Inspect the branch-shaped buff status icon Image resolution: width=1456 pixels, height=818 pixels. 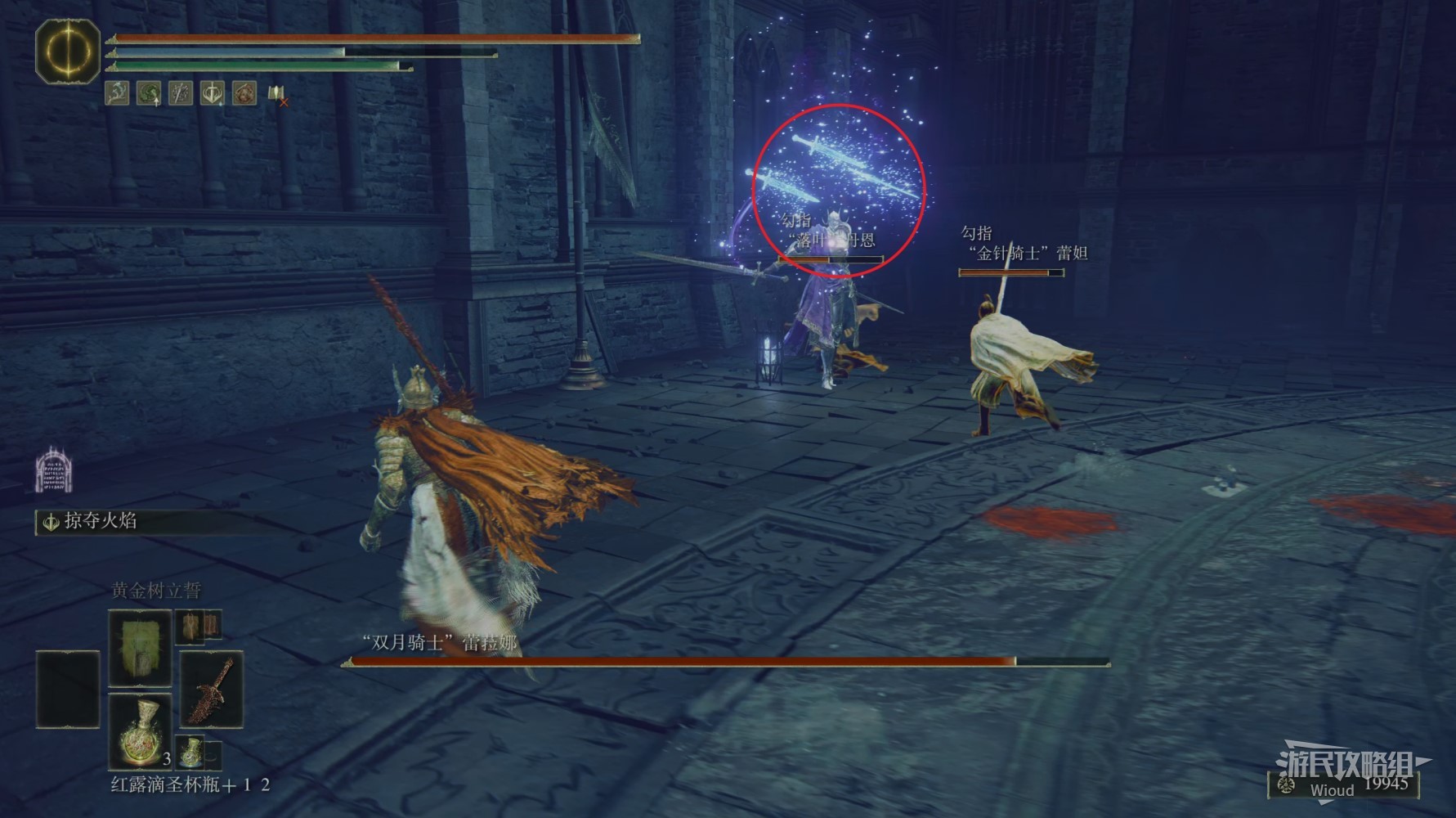117,93
